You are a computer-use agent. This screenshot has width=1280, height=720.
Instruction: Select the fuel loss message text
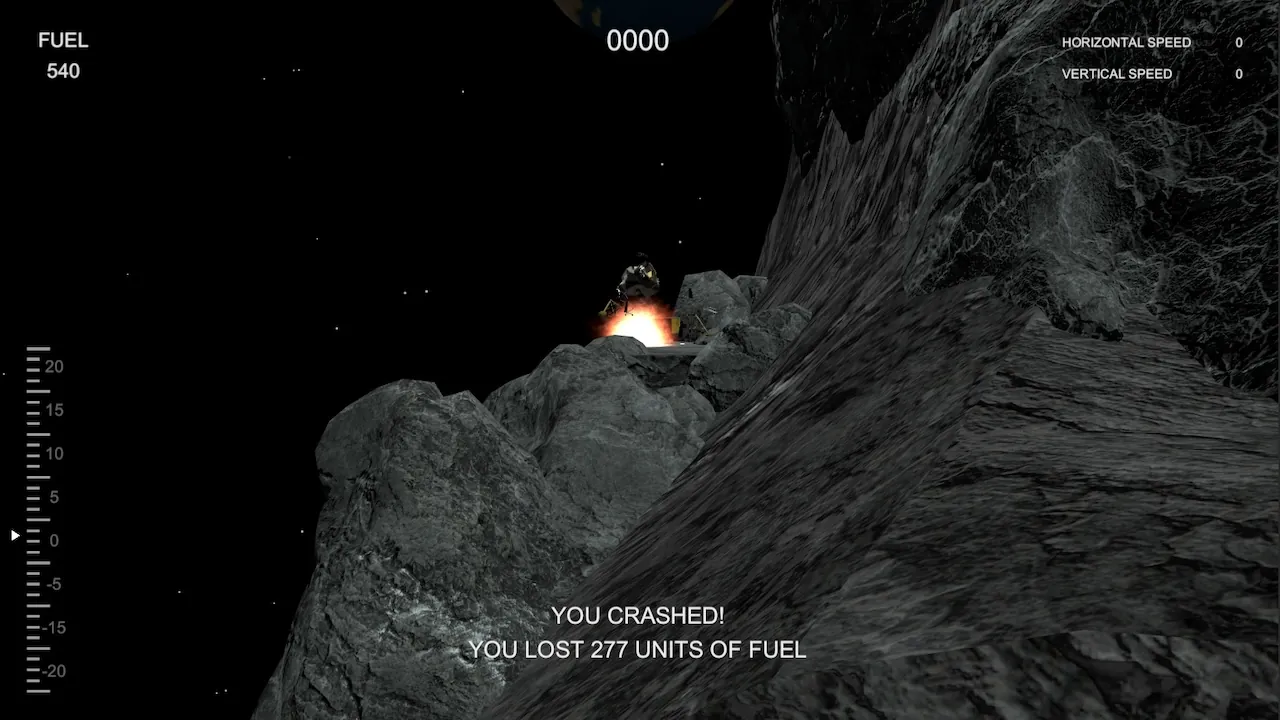[x=637, y=650]
